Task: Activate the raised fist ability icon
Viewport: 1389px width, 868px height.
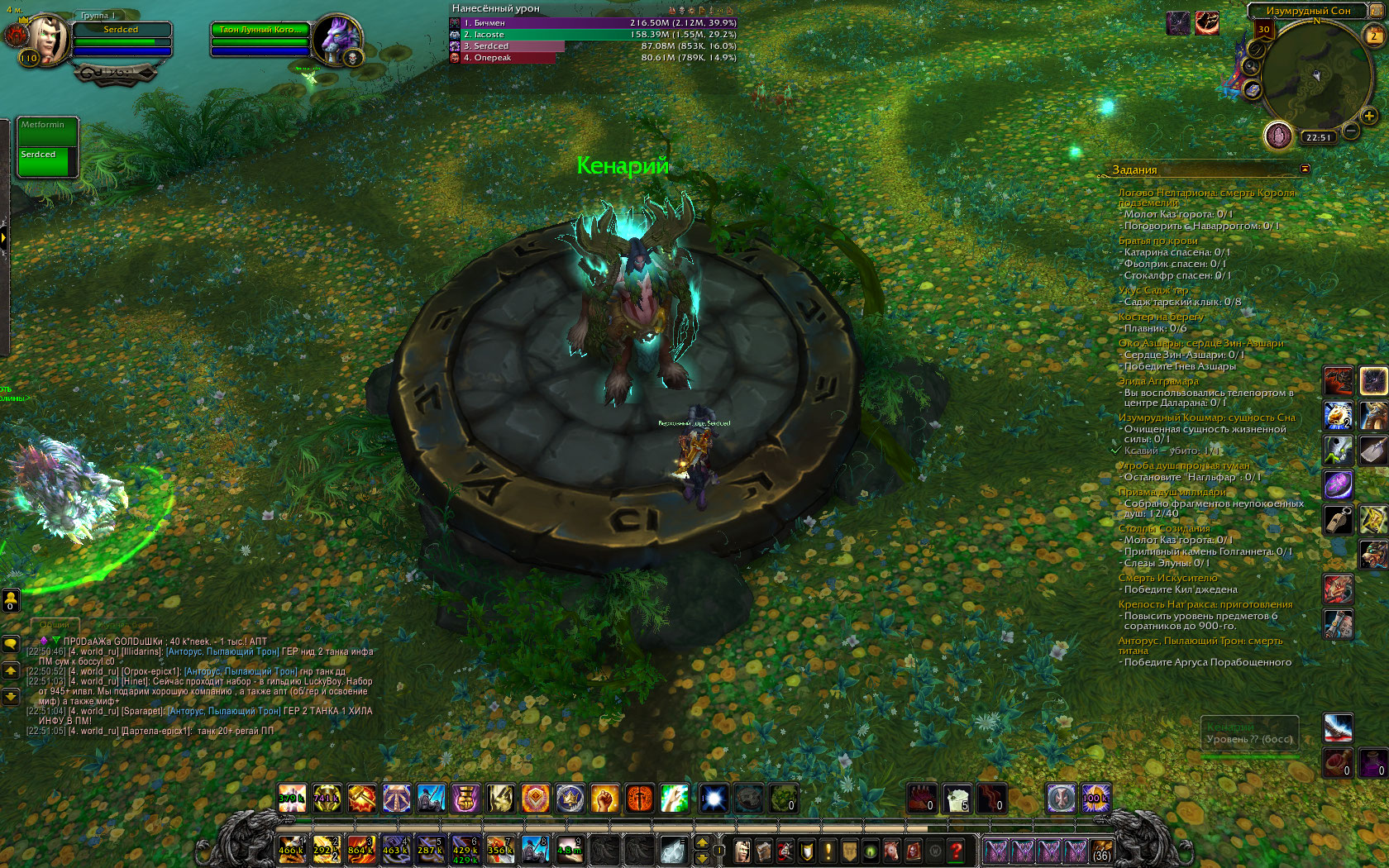Action: (x=604, y=799)
